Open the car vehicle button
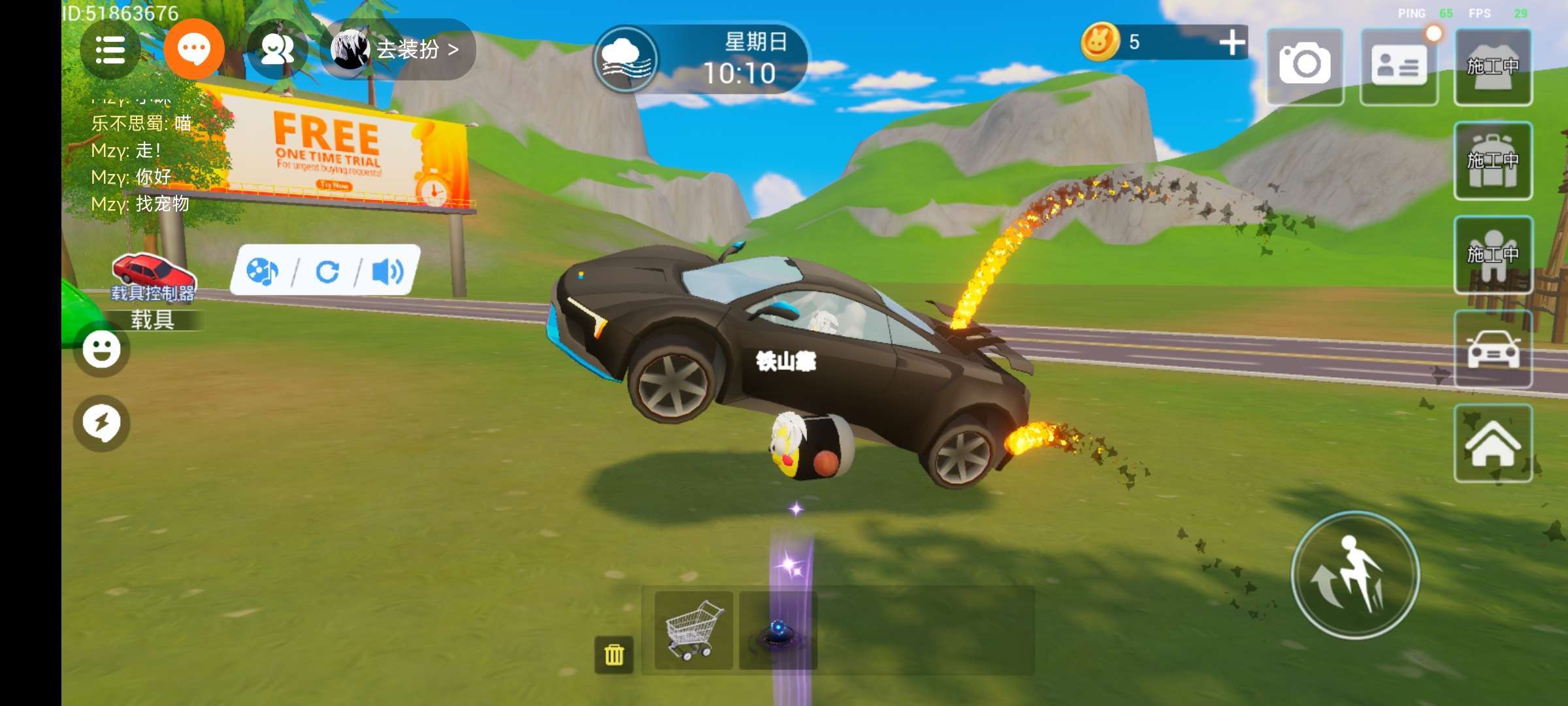 pyautogui.click(x=1493, y=349)
